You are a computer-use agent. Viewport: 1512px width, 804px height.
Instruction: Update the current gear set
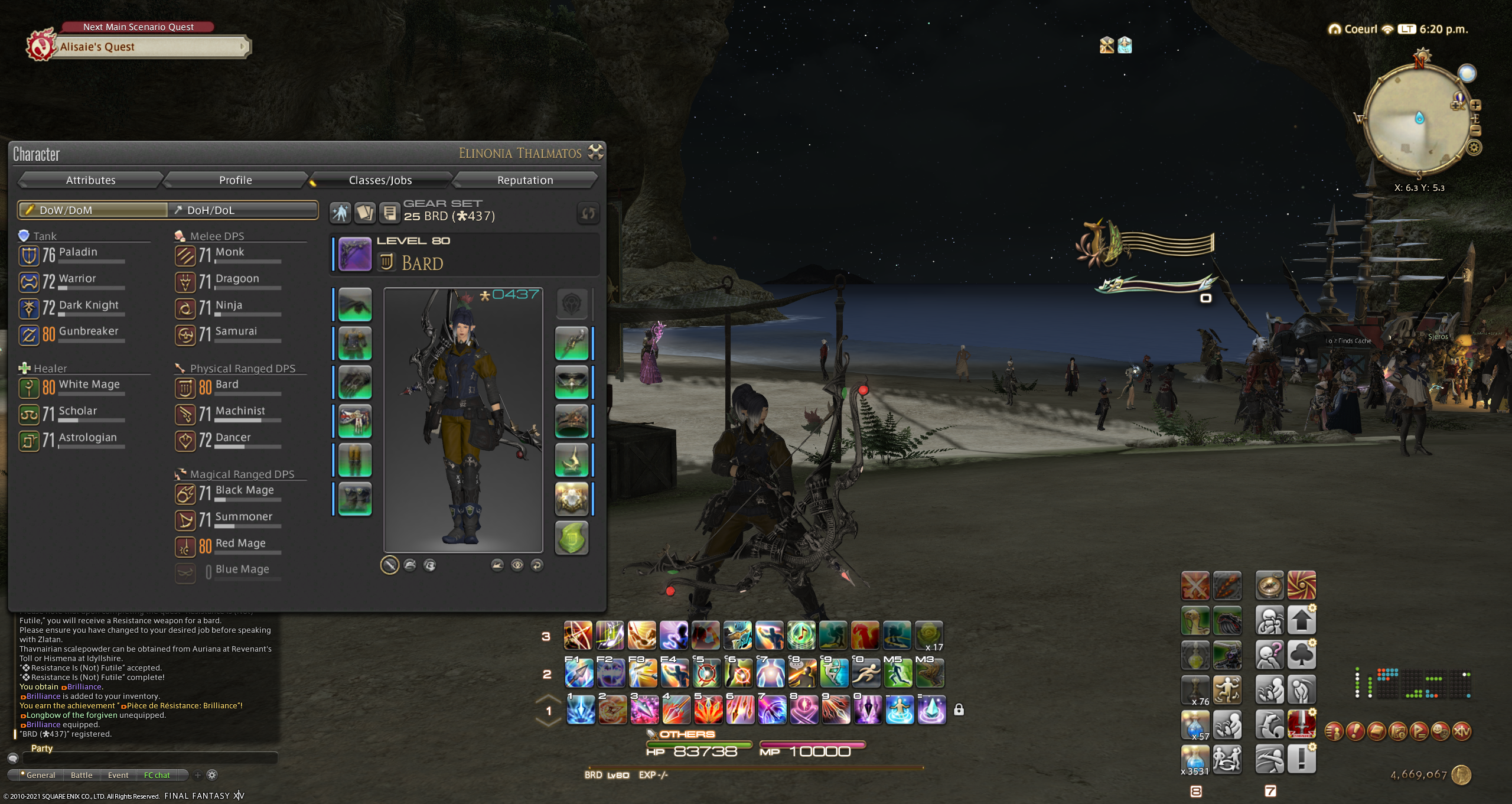tap(588, 213)
